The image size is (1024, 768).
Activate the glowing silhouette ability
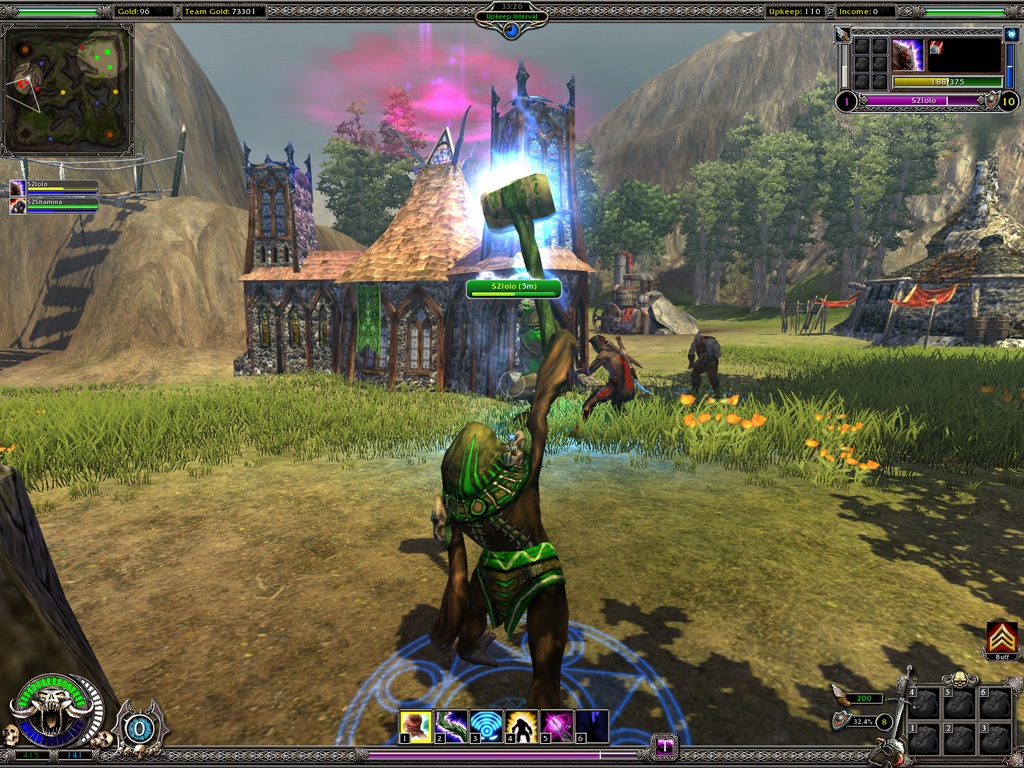tap(521, 726)
